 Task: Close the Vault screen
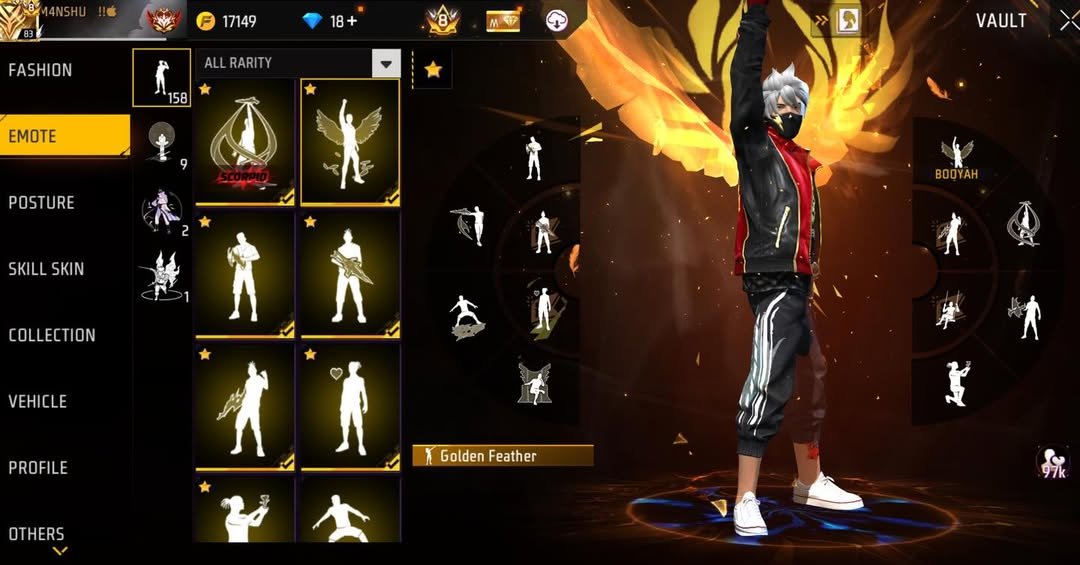pos(1067,21)
